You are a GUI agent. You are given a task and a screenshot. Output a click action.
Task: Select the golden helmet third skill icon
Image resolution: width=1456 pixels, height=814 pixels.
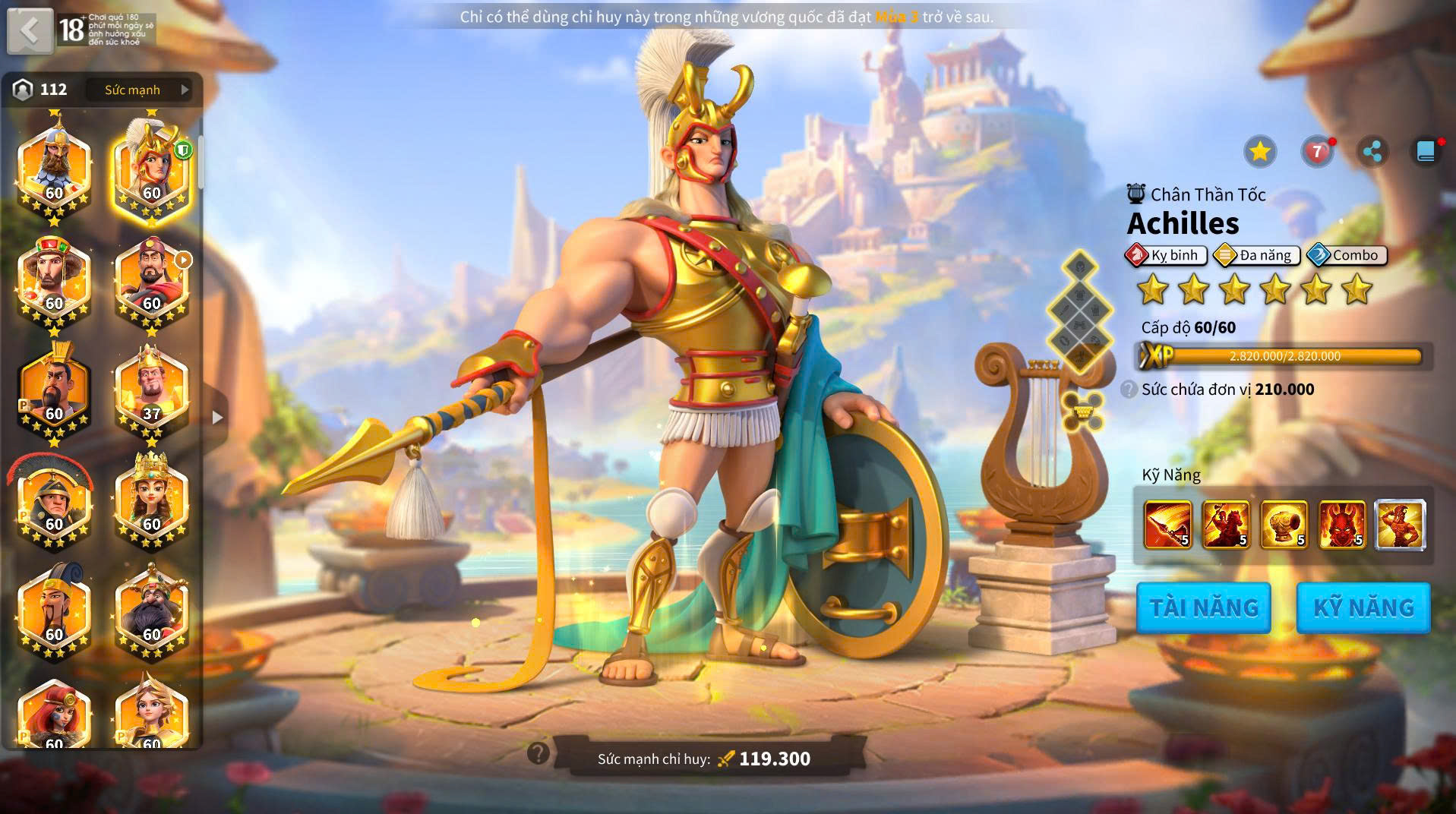click(1284, 524)
